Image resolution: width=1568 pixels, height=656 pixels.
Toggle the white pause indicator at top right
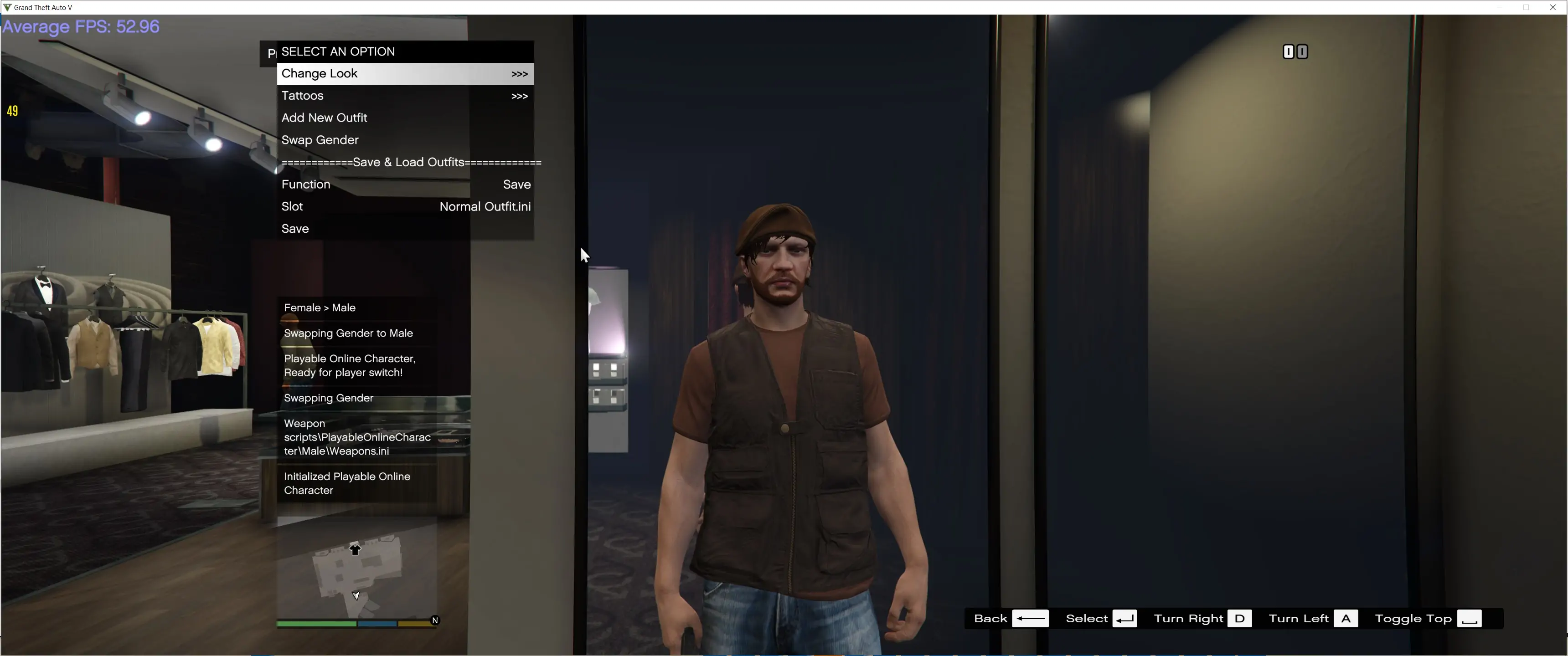[1289, 52]
